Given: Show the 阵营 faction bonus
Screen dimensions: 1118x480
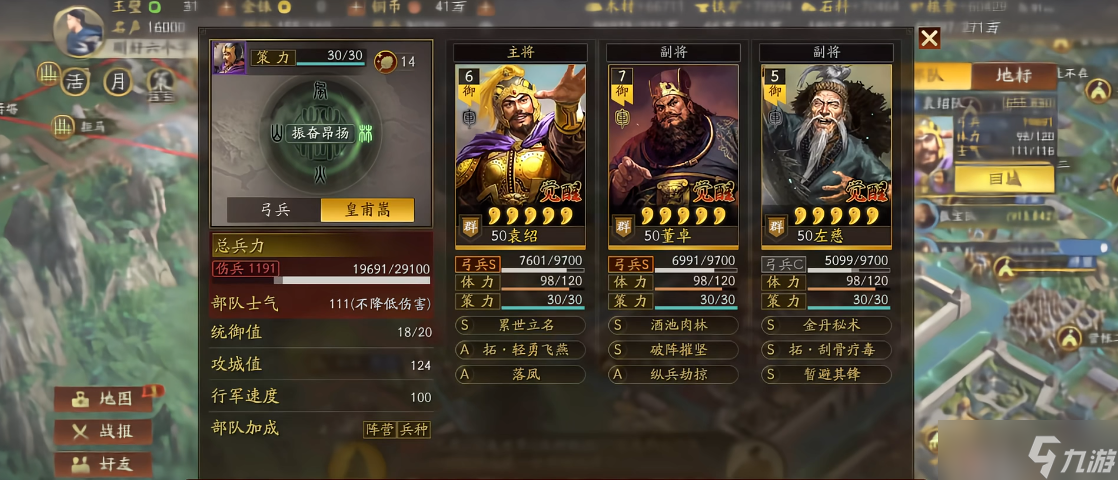Looking at the screenshot, I should click(x=379, y=429).
